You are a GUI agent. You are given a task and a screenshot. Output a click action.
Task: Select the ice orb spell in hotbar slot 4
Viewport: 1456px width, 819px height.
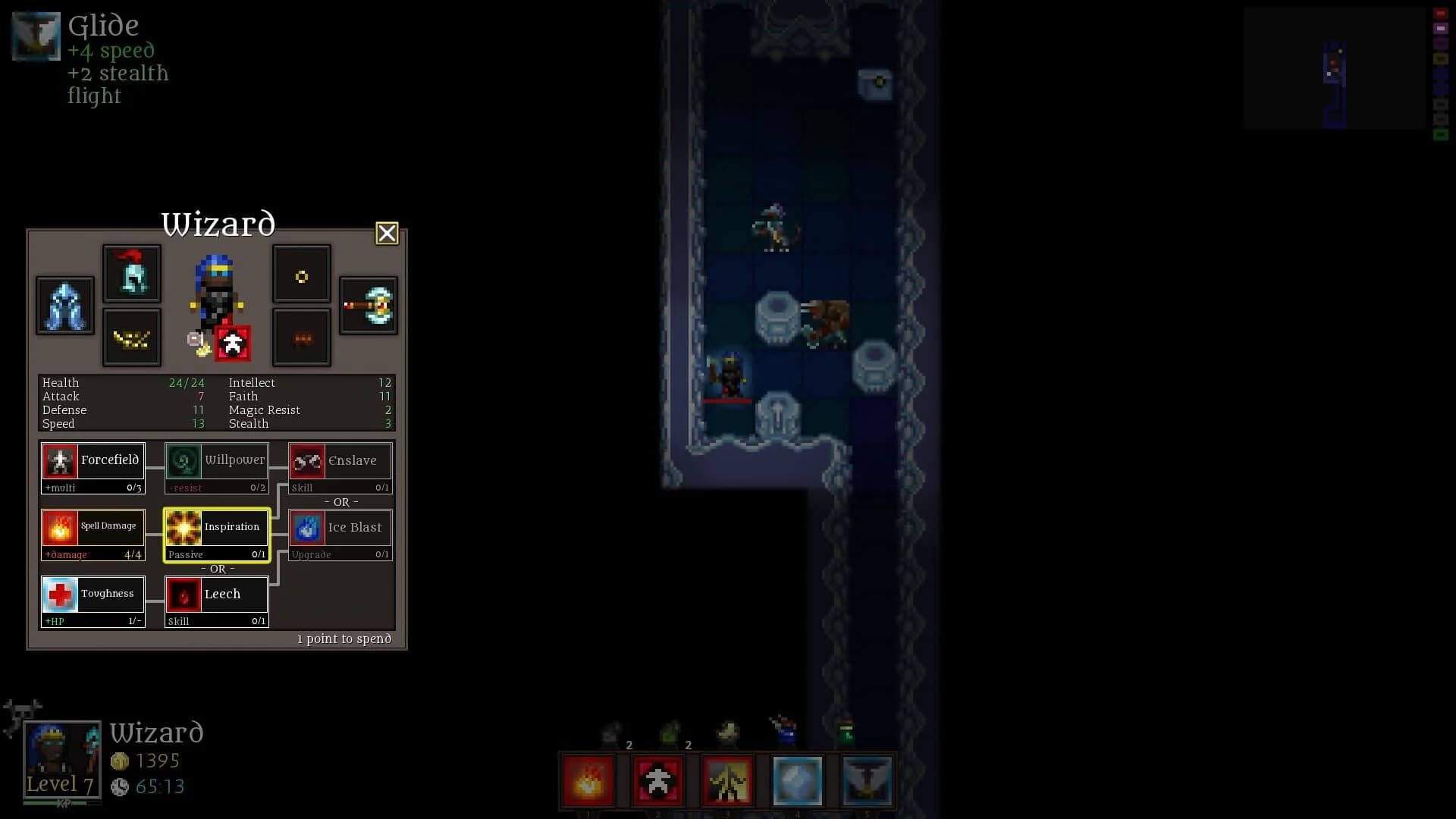[797, 780]
